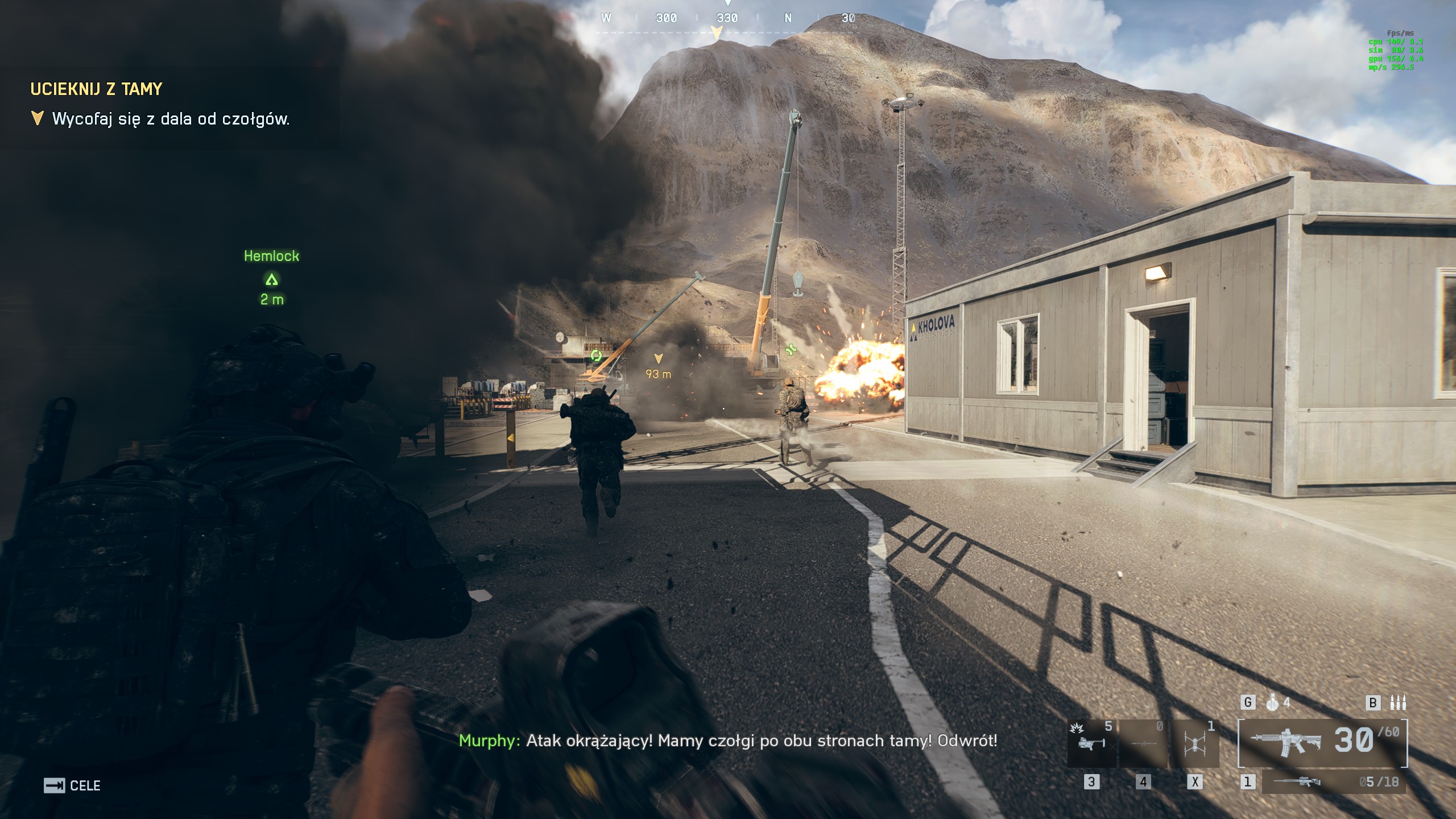Select the equipped assault rifle slot
The height and width of the screenshot is (819, 1456).
tap(1322, 742)
